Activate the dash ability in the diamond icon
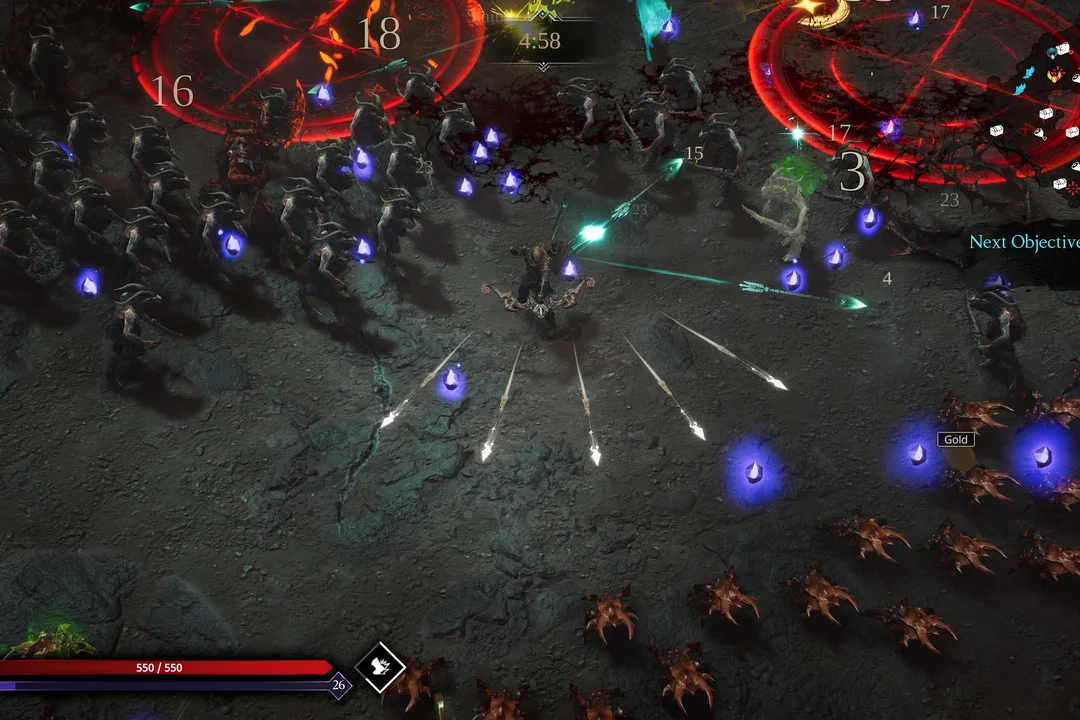This screenshot has width=1080, height=720. click(x=380, y=667)
